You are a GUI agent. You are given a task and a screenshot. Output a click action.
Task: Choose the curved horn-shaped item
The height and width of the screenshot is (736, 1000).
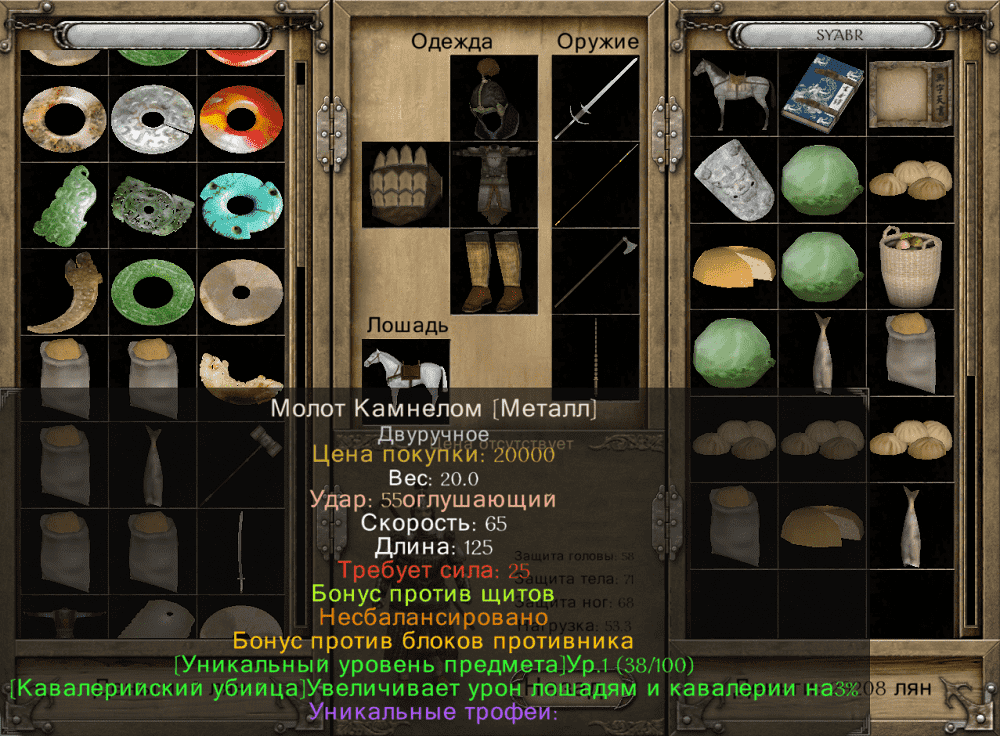point(64,291)
